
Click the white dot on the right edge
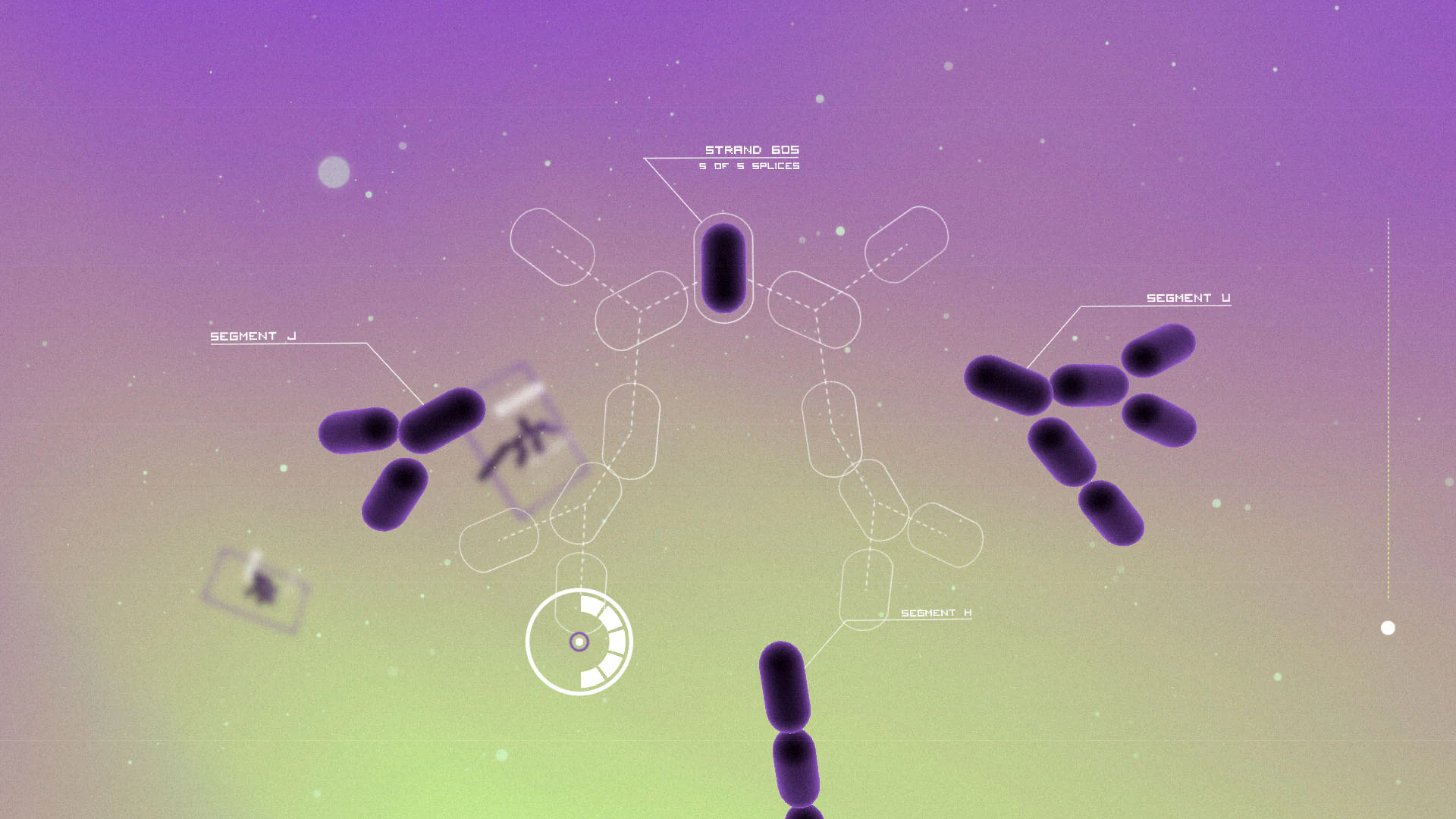(1388, 628)
